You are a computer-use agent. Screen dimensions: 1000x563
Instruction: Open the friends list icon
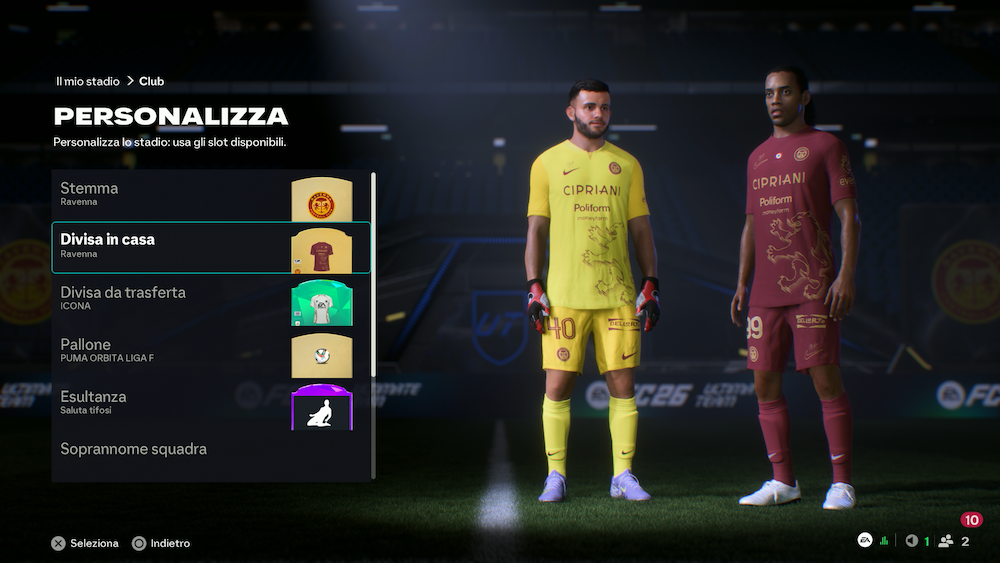[x=945, y=541]
